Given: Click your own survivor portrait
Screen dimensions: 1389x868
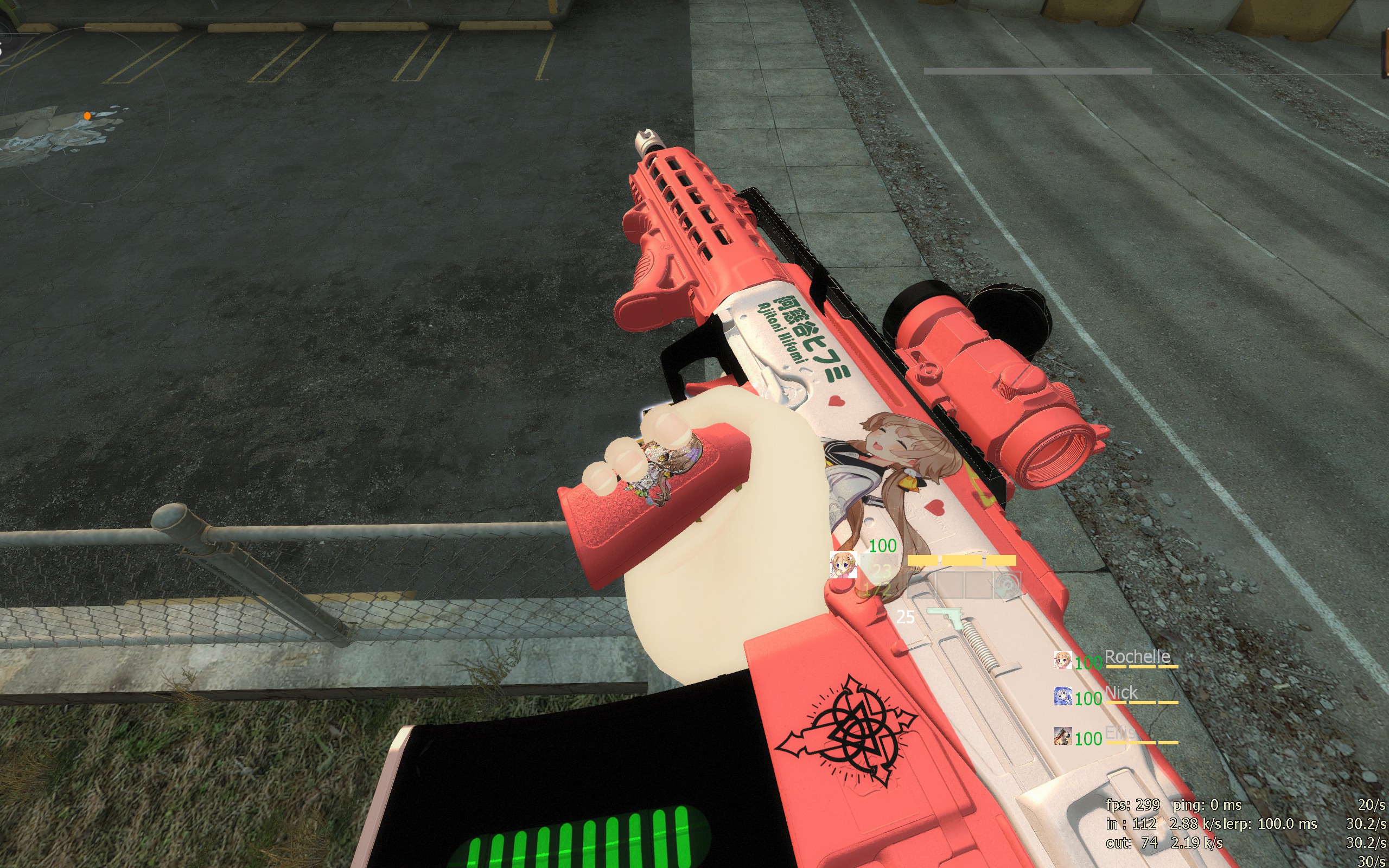Looking at the screenshot, I should pos(843,565).
